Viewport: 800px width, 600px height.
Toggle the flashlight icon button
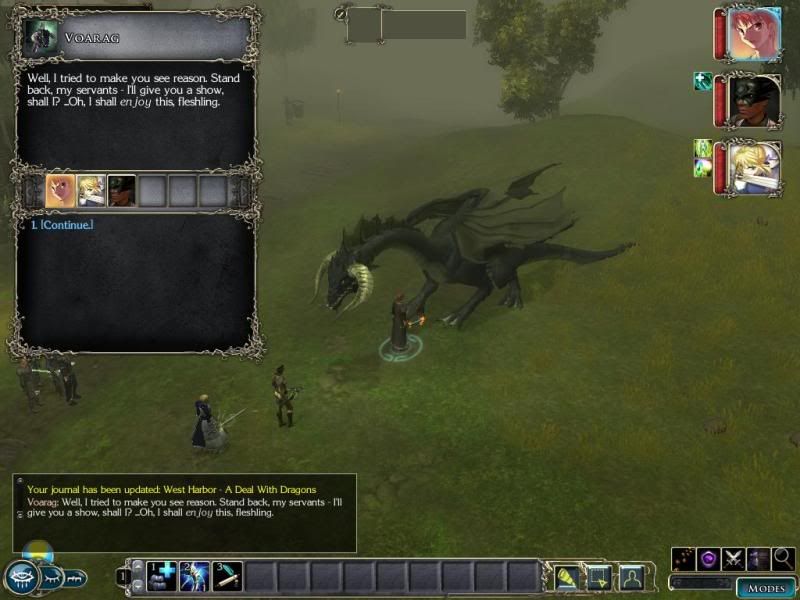click(x=566, y=577)
